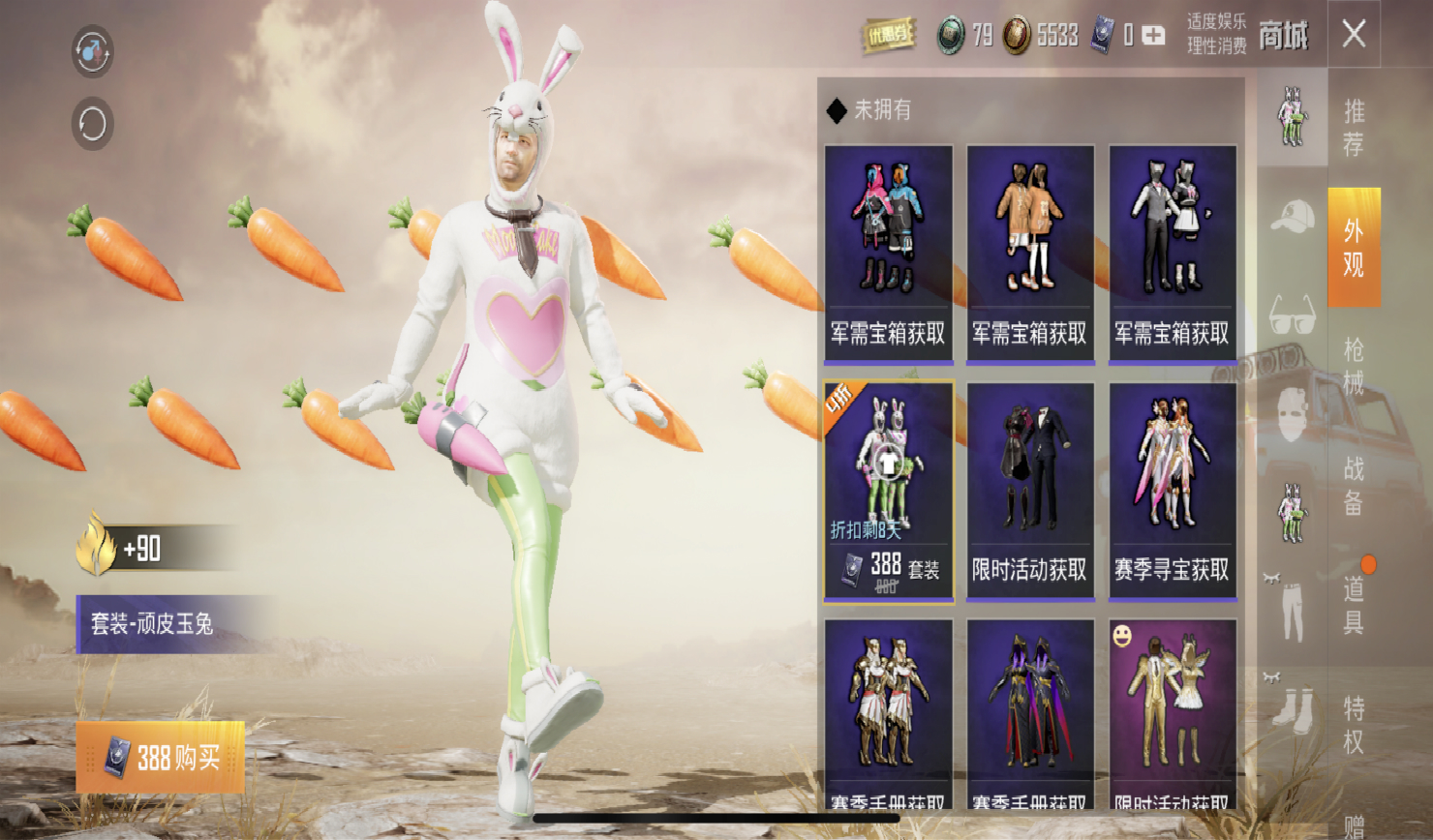Select the face mask category icon
Image resolution: width=1433 pixels, height=840 pixels.
click(x=1292, y=414)
